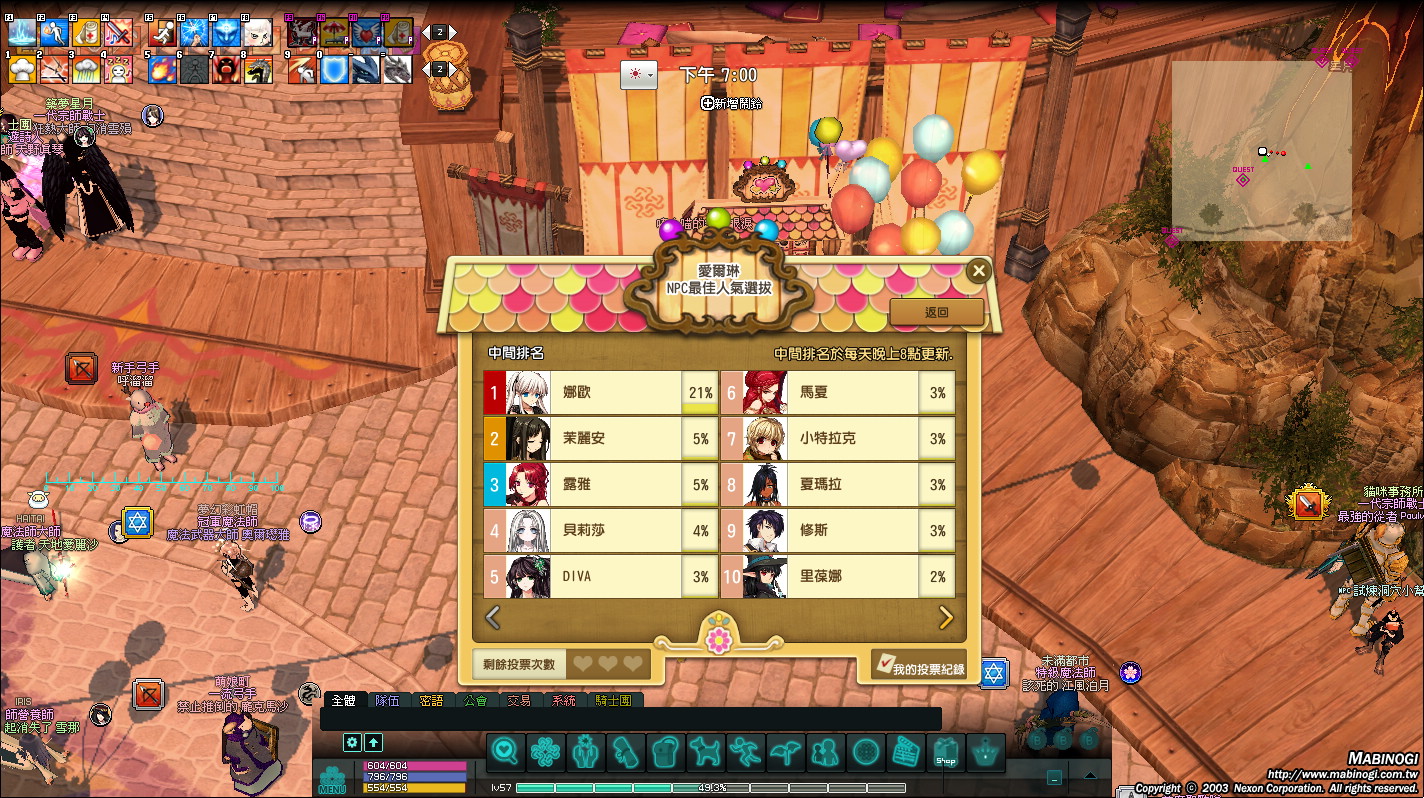Open the 系統 chat tab

click(564, 701)
